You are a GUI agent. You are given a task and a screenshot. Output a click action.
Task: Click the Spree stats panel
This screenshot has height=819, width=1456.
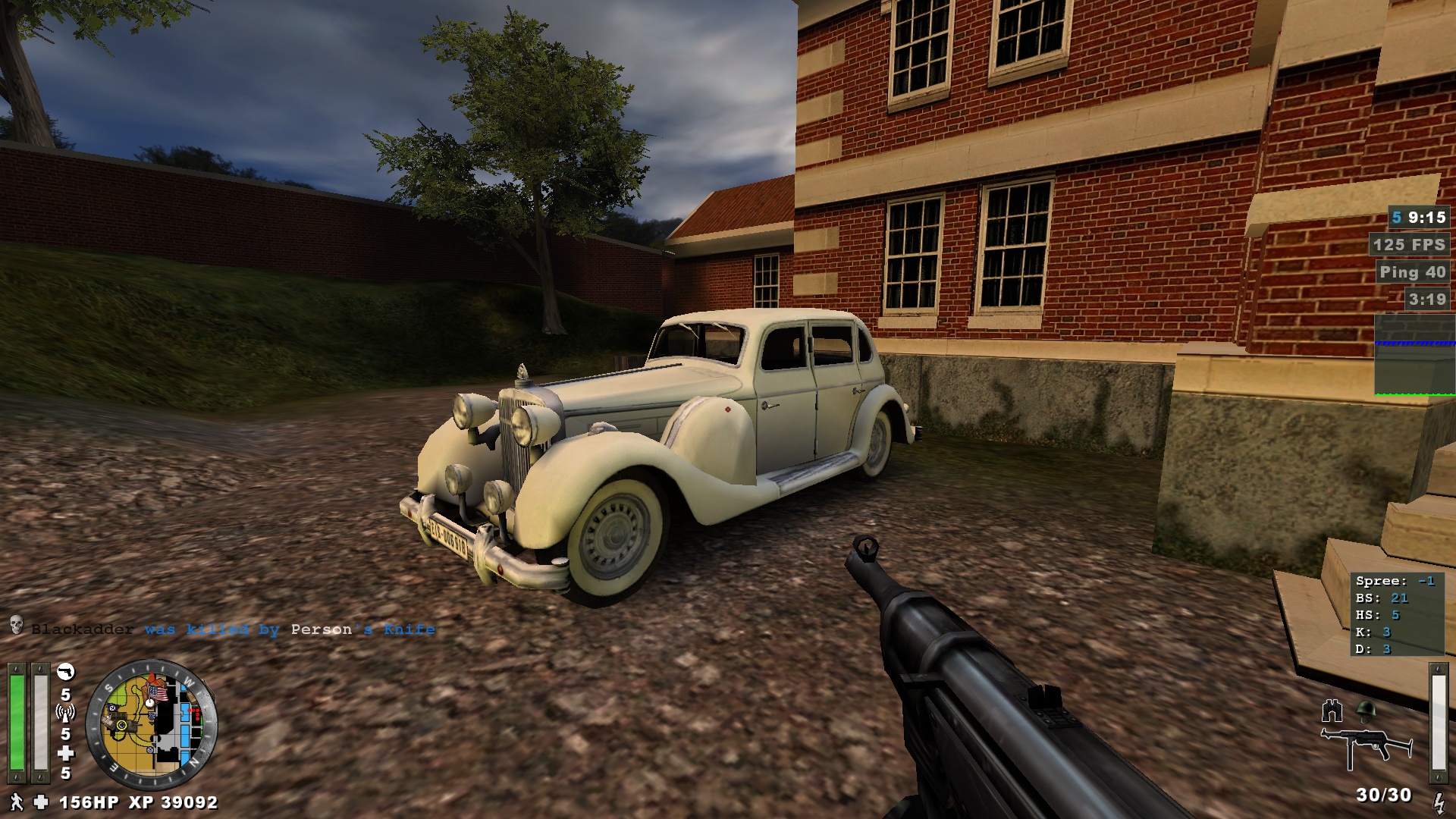pos(1397,614)
